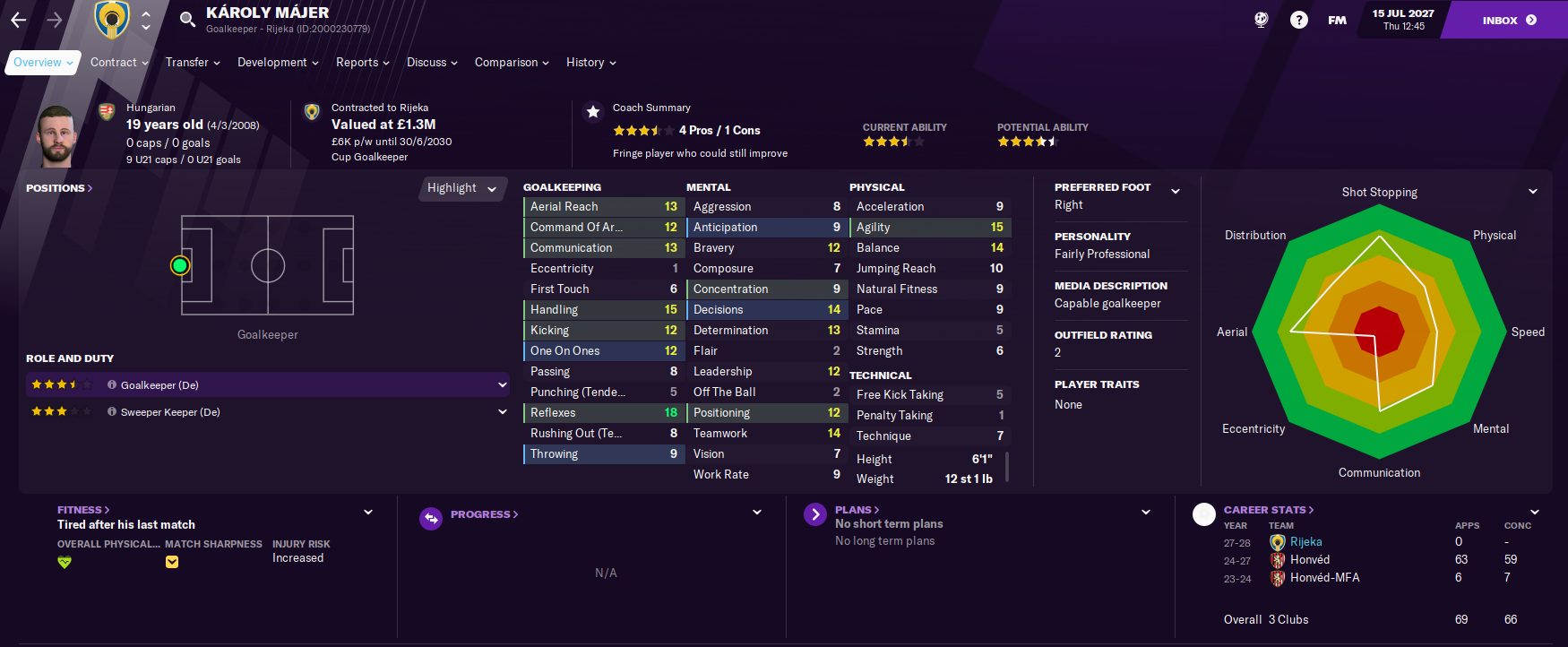Open the attribute Highlight dropdown
Screen dimensions: 1568x647
461,188
